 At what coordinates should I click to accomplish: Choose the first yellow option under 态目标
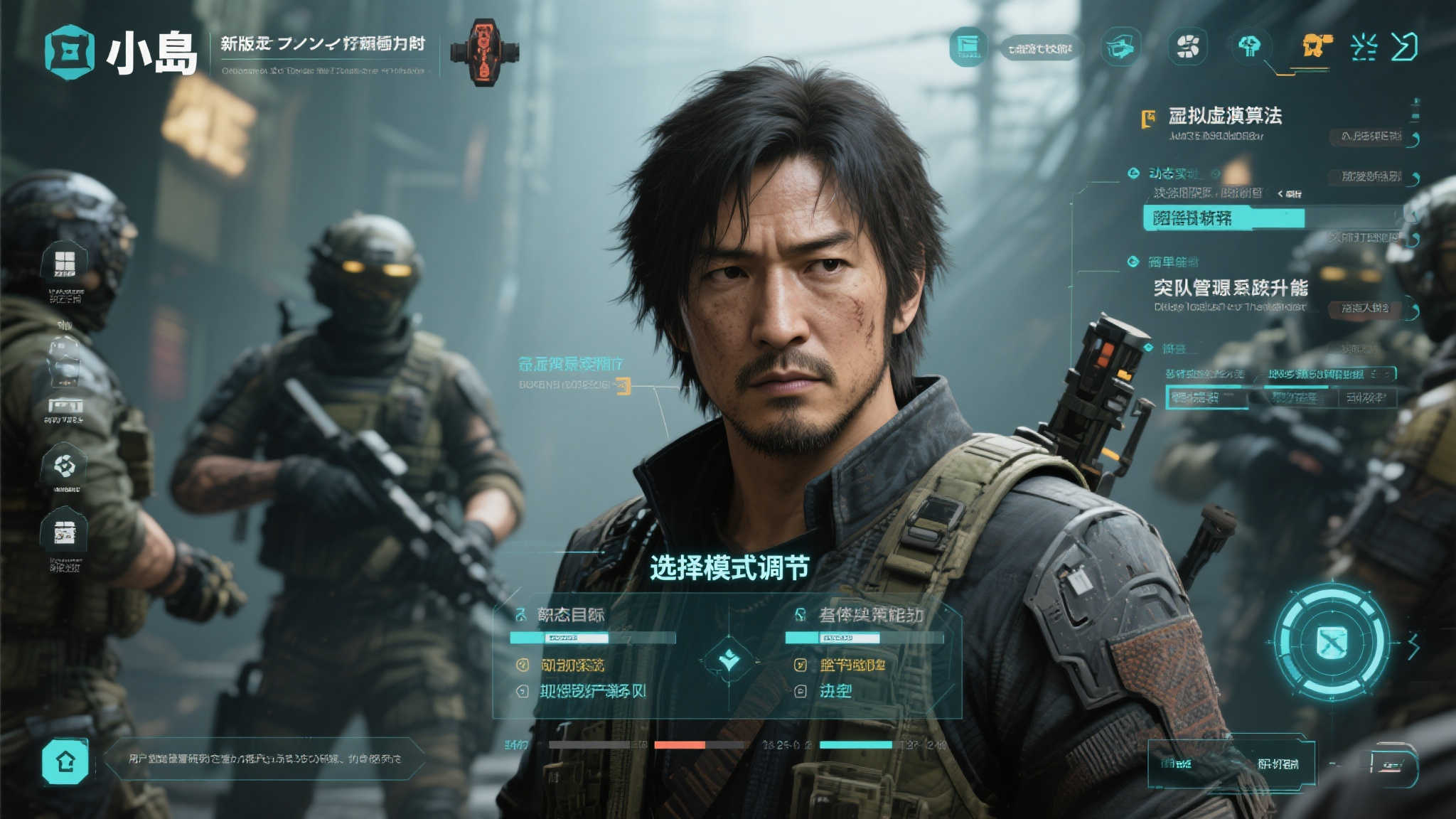coord(572,665)
